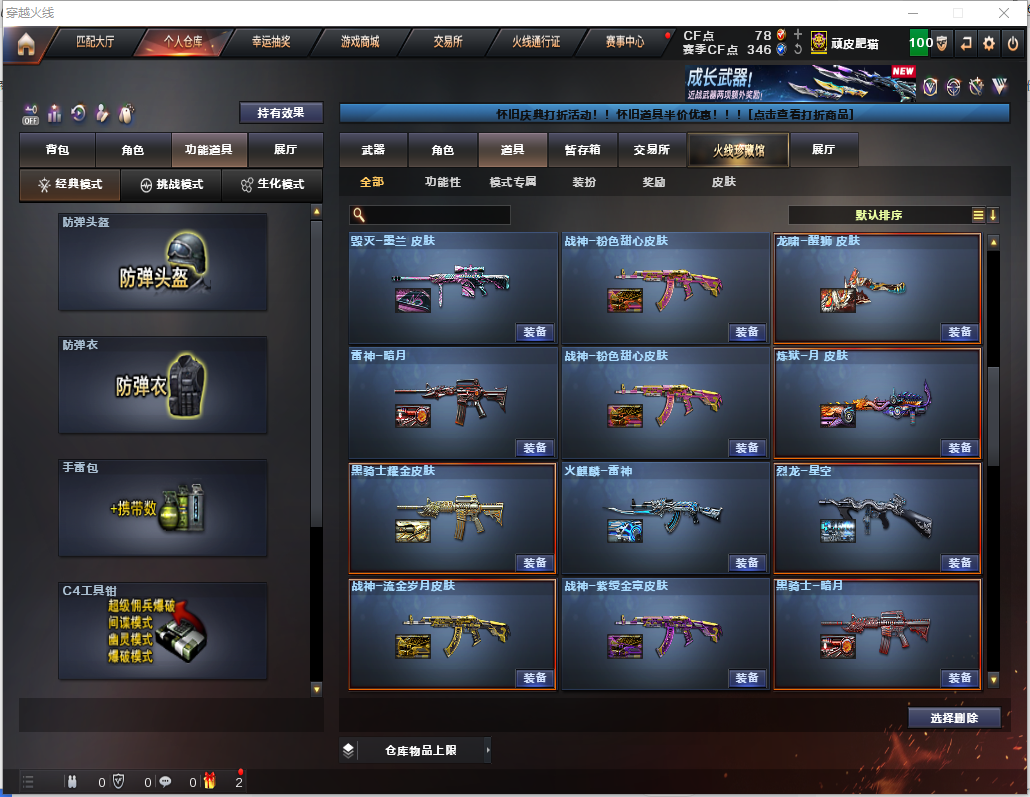Open the 幸运抽奖 lucky draw page
The image size is (1030, 797).
point(271,42)
